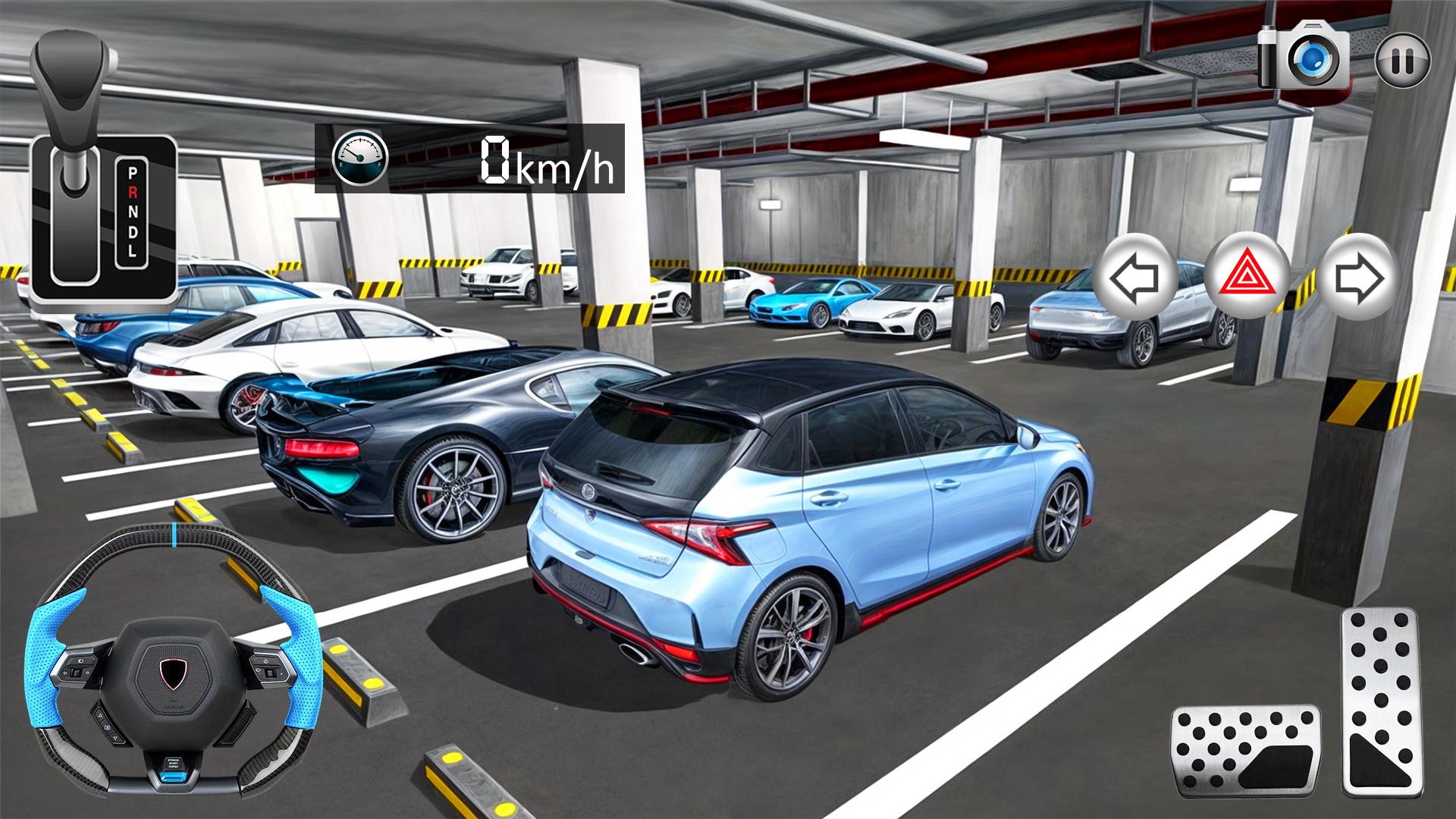Activate the left turn signal arrow
Viewport: 1456px width, 819px height.
point(1134,278)
